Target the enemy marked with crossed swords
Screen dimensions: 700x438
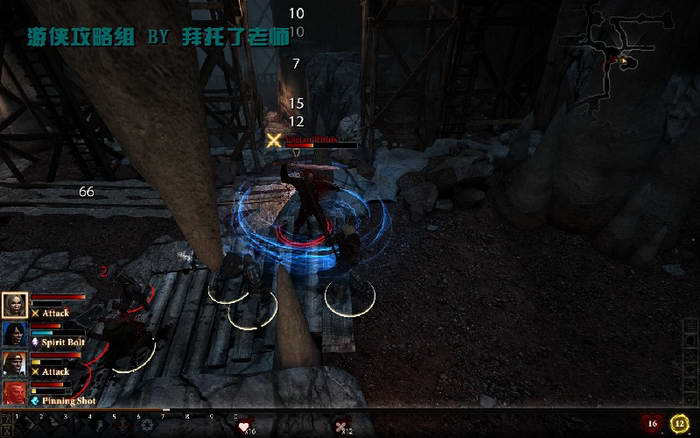coord(308,185)
